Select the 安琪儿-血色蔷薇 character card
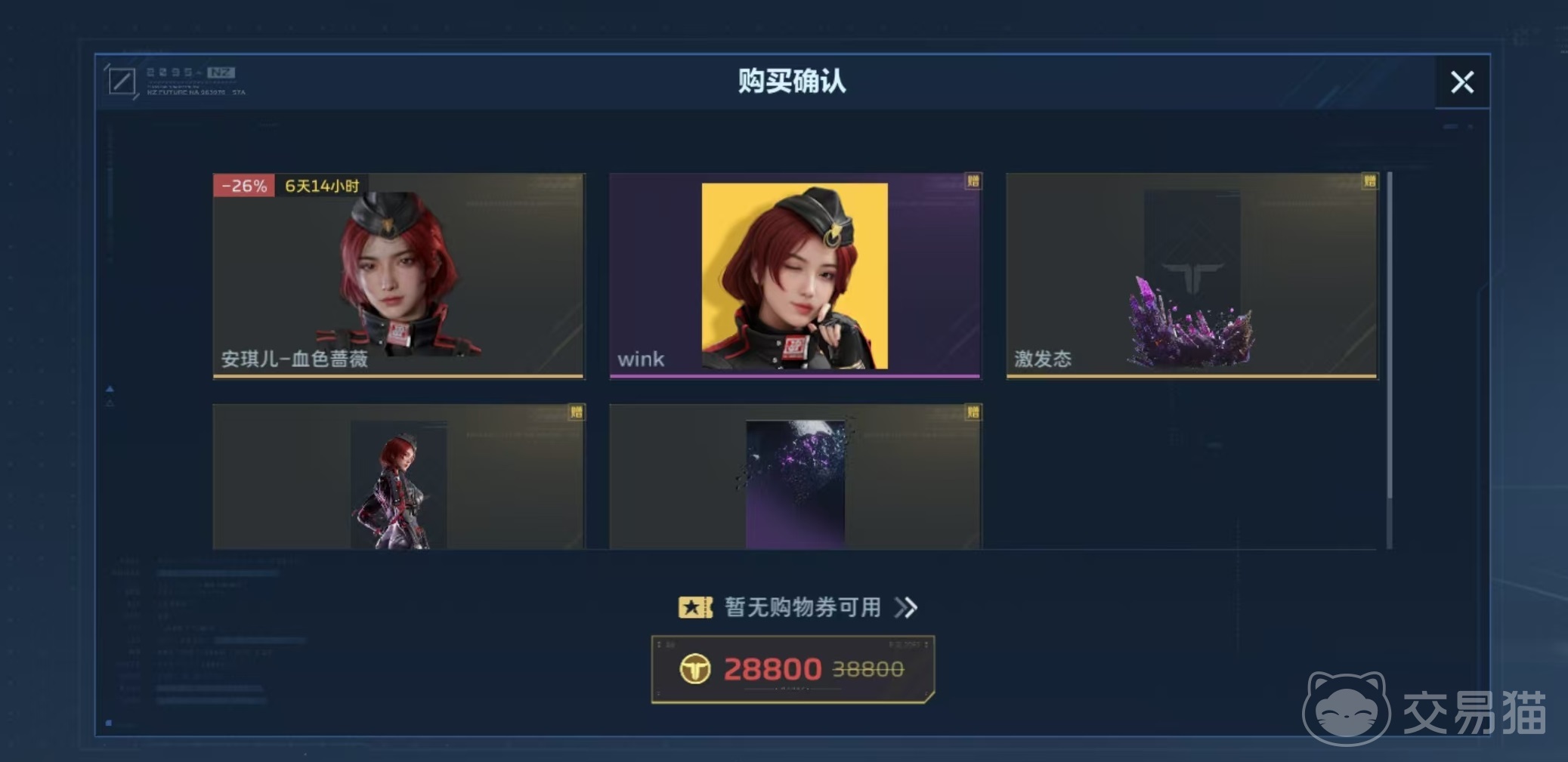The width and height of the screenshot is (1568, 762). 398,276
